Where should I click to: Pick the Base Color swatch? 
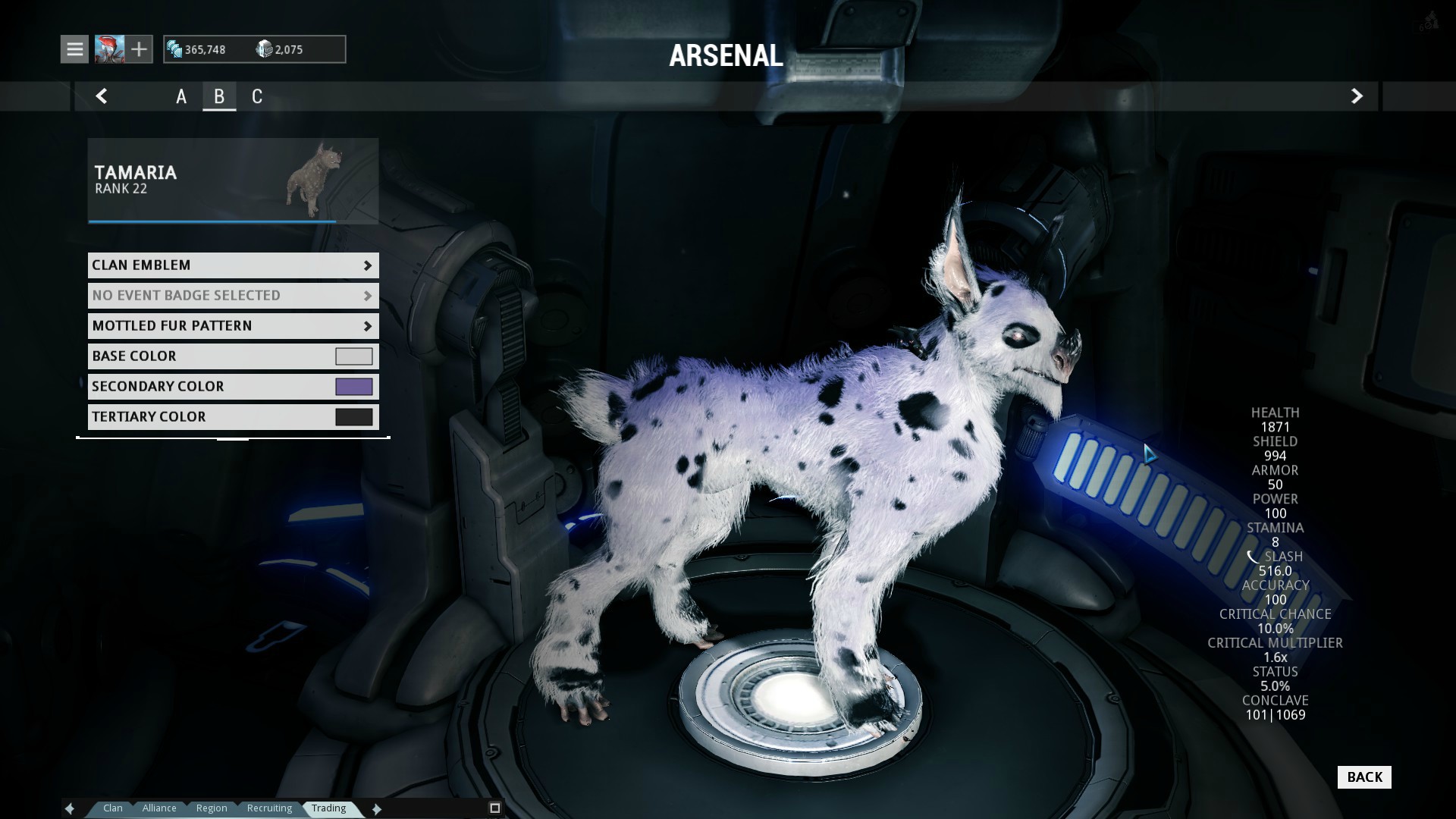[x=353, y=356]
